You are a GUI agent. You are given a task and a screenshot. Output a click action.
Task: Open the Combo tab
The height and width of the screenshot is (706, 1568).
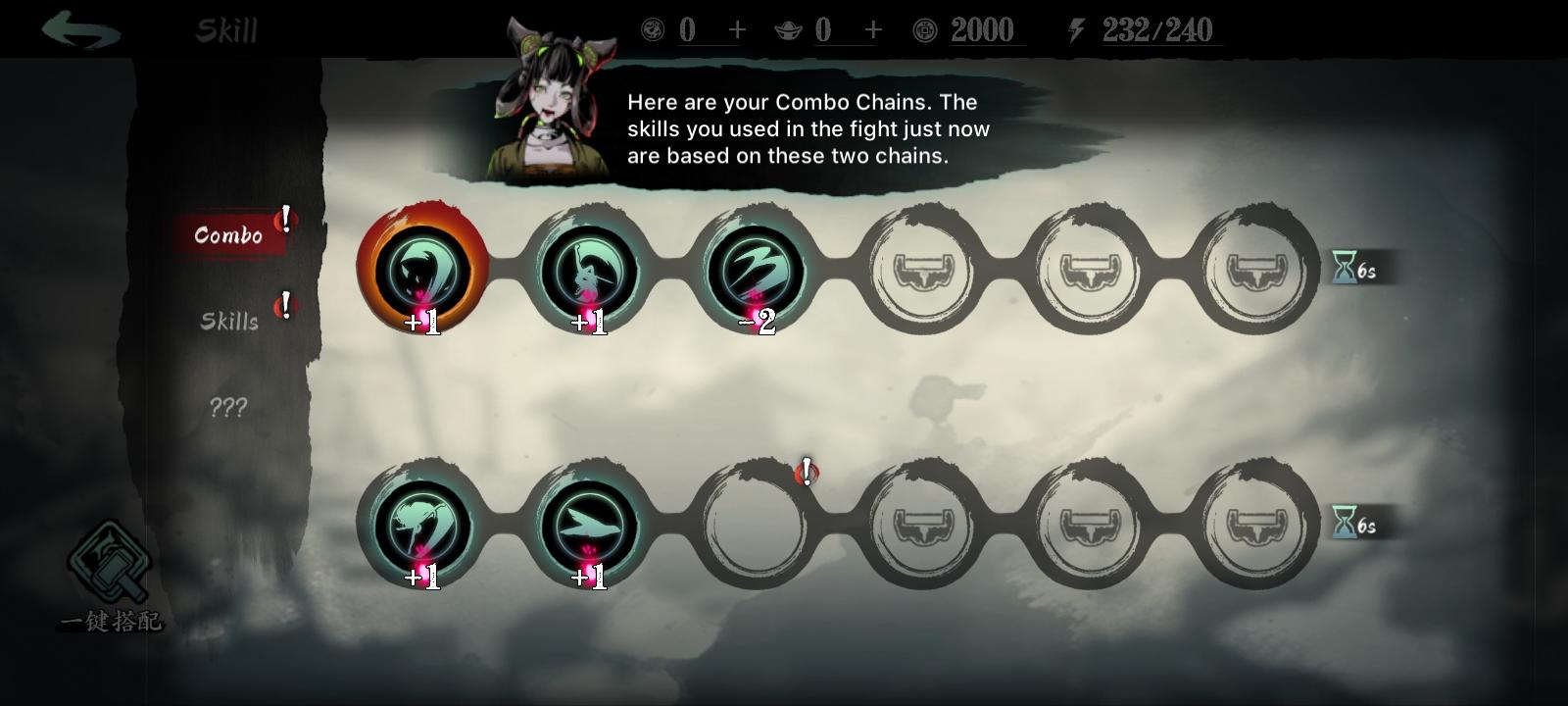click(x=228, y=234)
